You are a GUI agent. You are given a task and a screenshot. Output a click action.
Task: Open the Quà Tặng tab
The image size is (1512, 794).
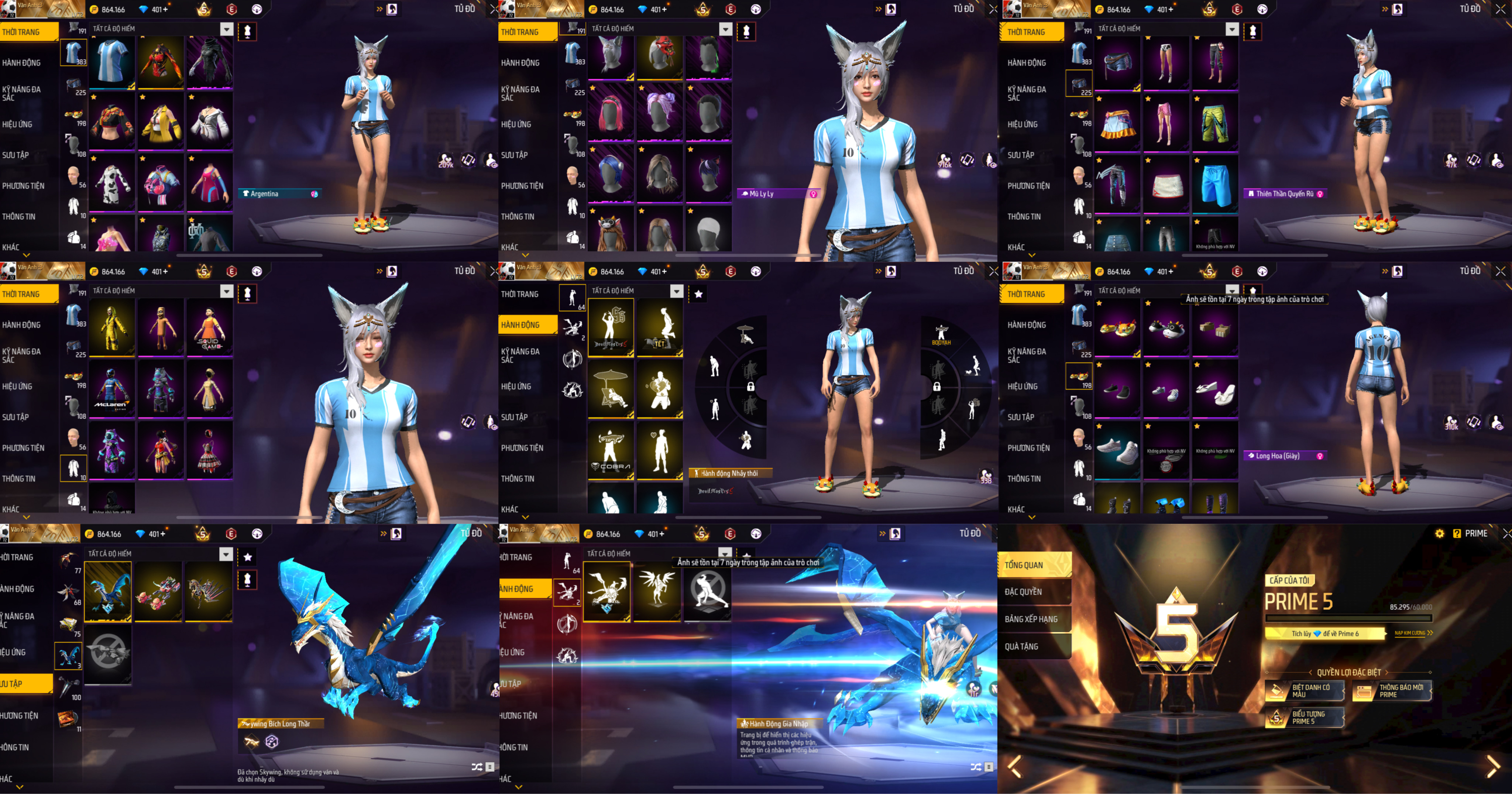[1034, 646]
